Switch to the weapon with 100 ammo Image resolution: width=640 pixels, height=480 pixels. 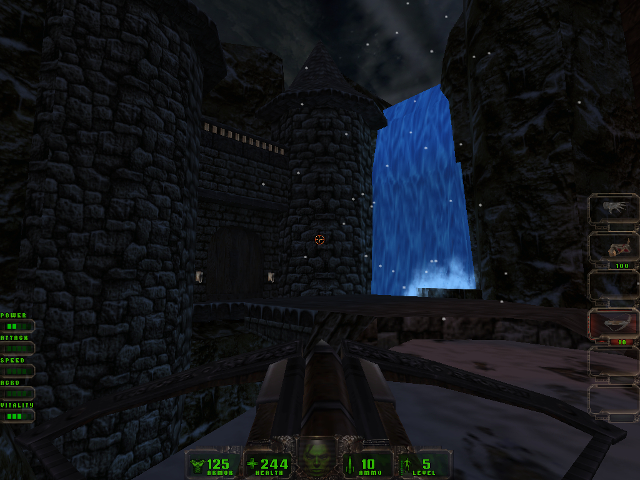pyautogui.click(x=612, y=246)
